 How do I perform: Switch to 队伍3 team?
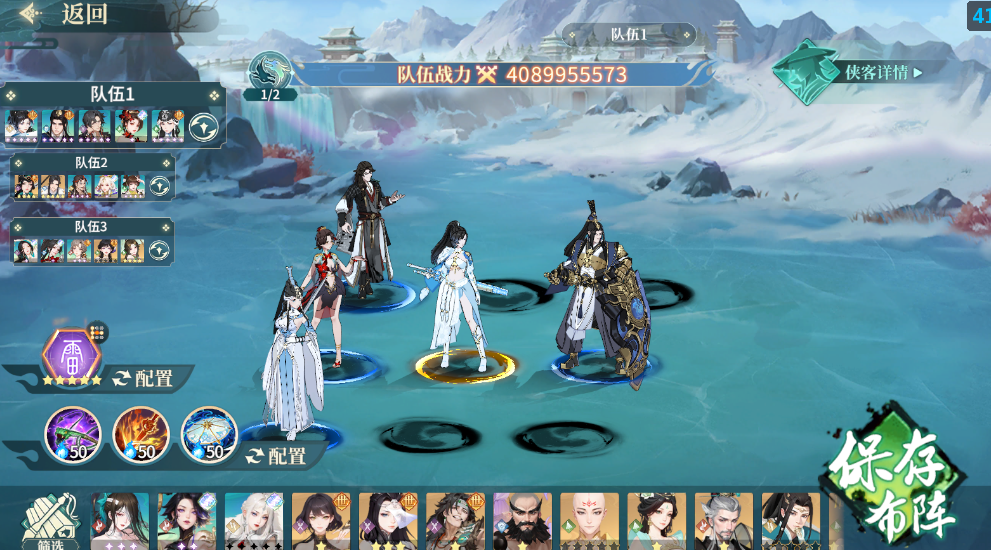[x=91, y=227]
